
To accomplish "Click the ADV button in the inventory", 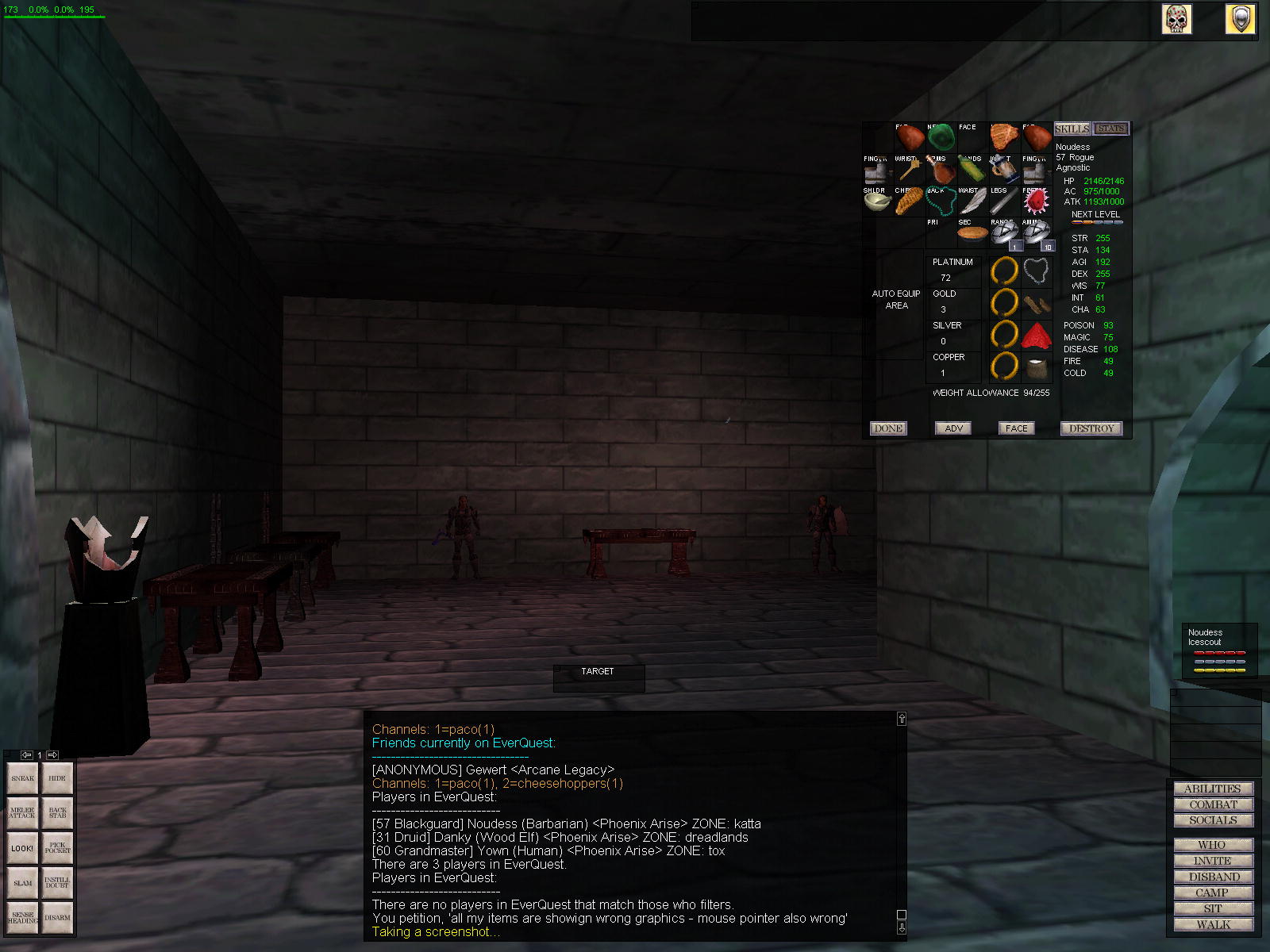I will (953, 428).
